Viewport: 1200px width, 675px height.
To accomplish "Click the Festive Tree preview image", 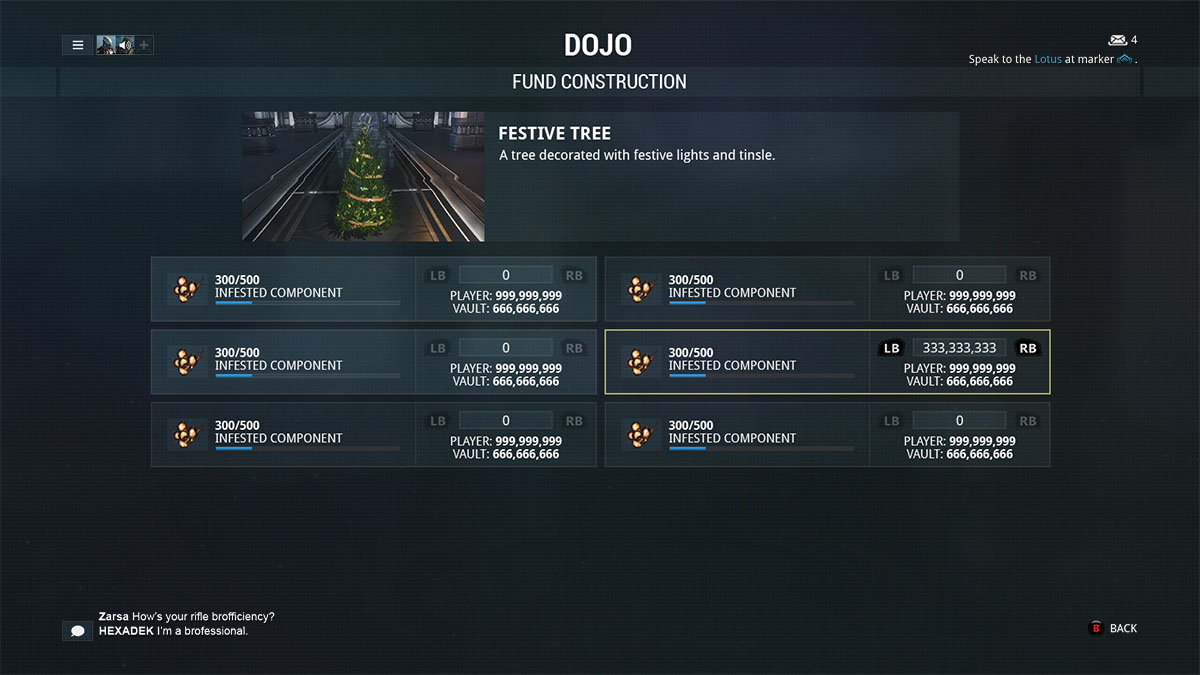I will pos(363,176).
